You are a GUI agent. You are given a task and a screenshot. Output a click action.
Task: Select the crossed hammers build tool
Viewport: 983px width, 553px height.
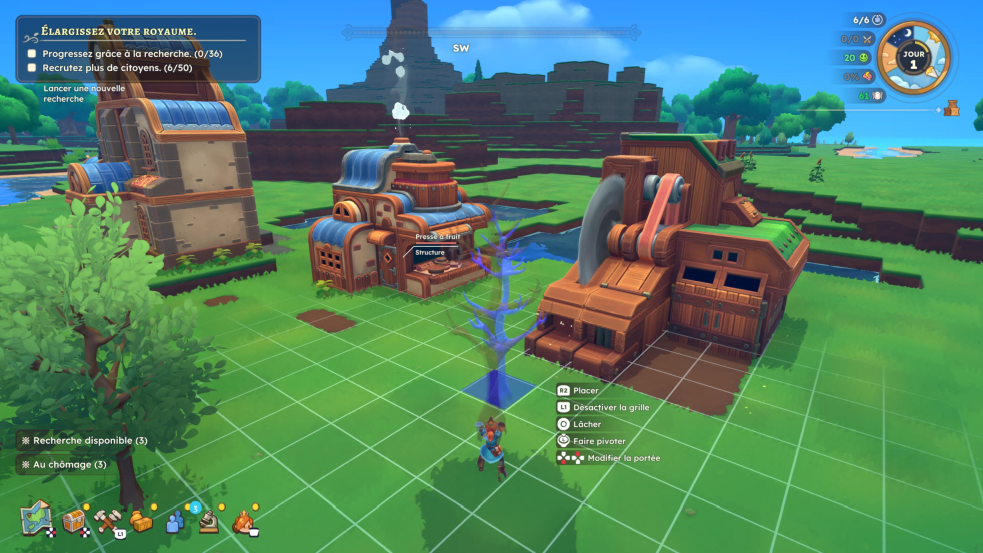click(x=107, y=520)
